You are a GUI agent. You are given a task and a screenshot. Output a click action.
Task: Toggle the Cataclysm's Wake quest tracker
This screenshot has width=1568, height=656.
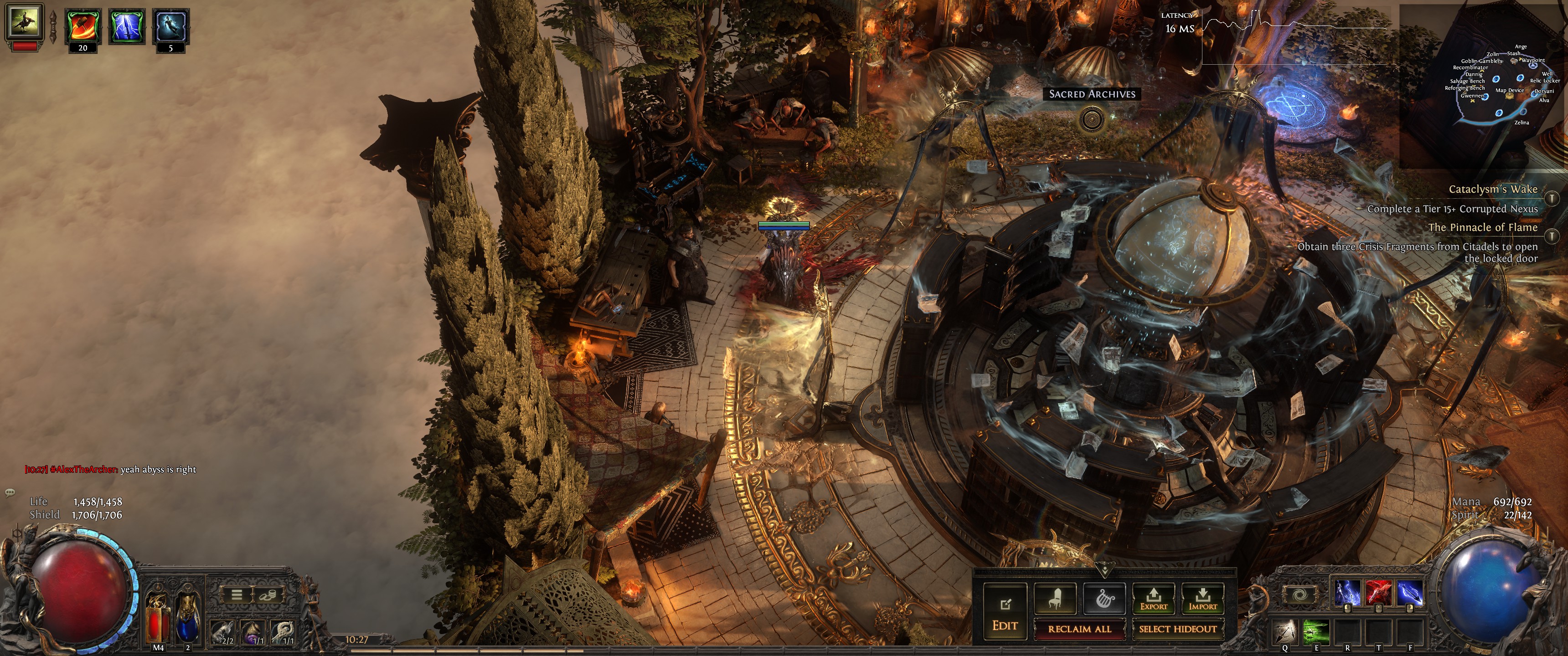[1552, 198]
